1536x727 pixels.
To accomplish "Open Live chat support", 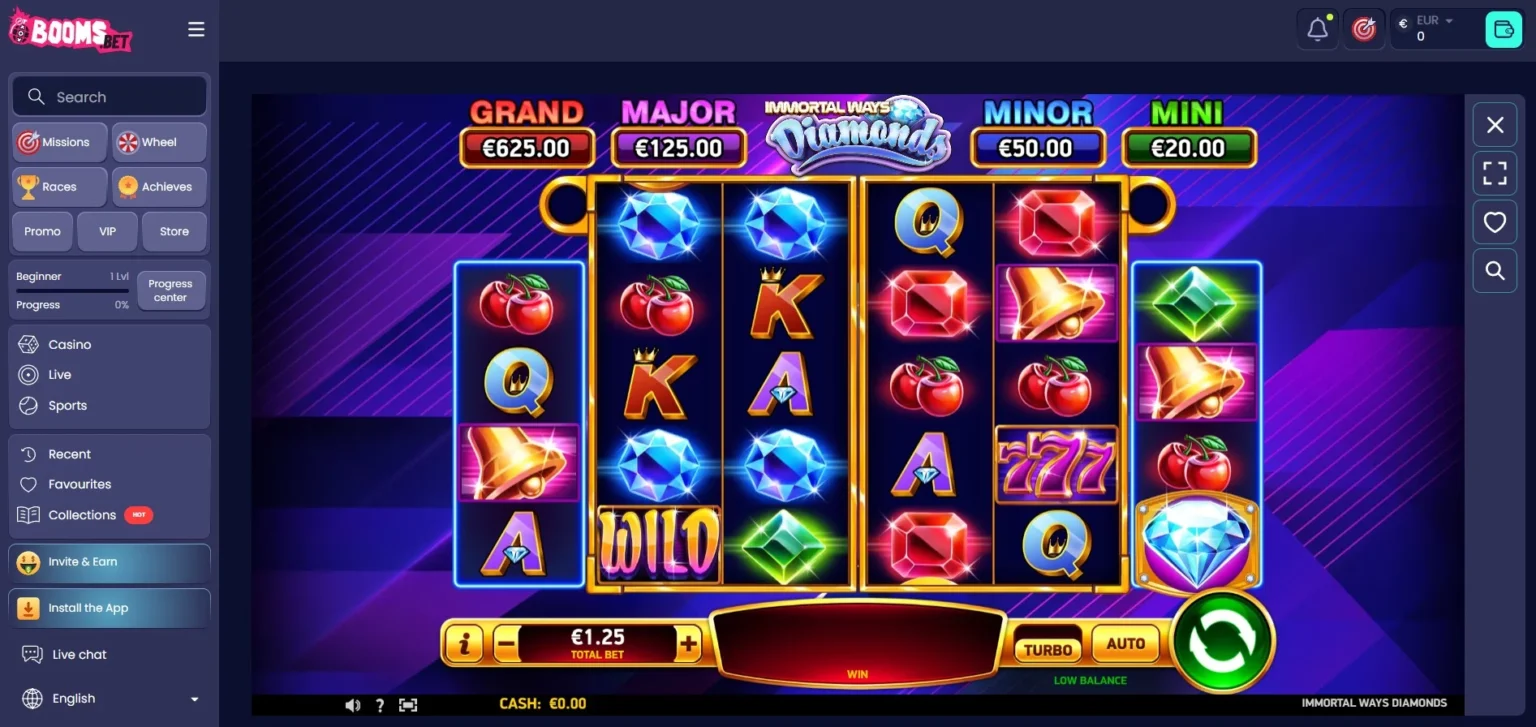I will point(79,654).
